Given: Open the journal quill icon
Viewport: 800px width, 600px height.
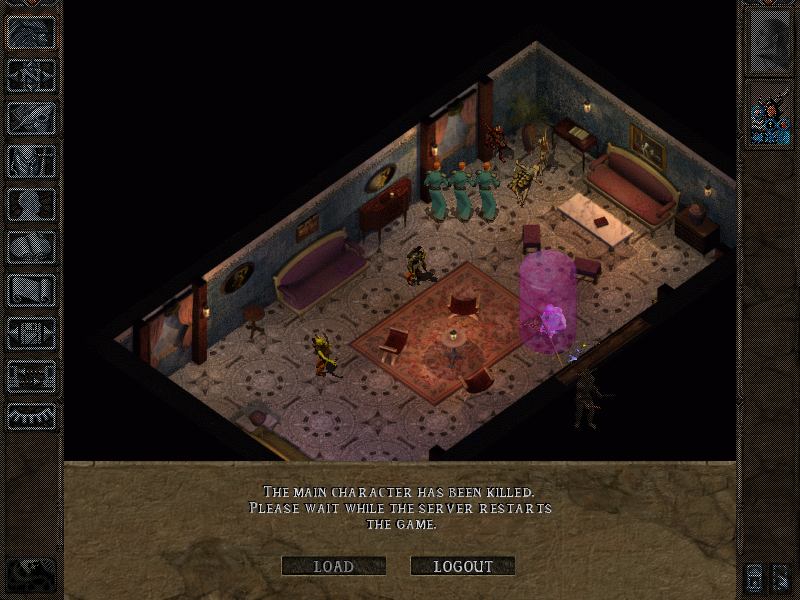Looking at the screenshot, I should point(32,118).
